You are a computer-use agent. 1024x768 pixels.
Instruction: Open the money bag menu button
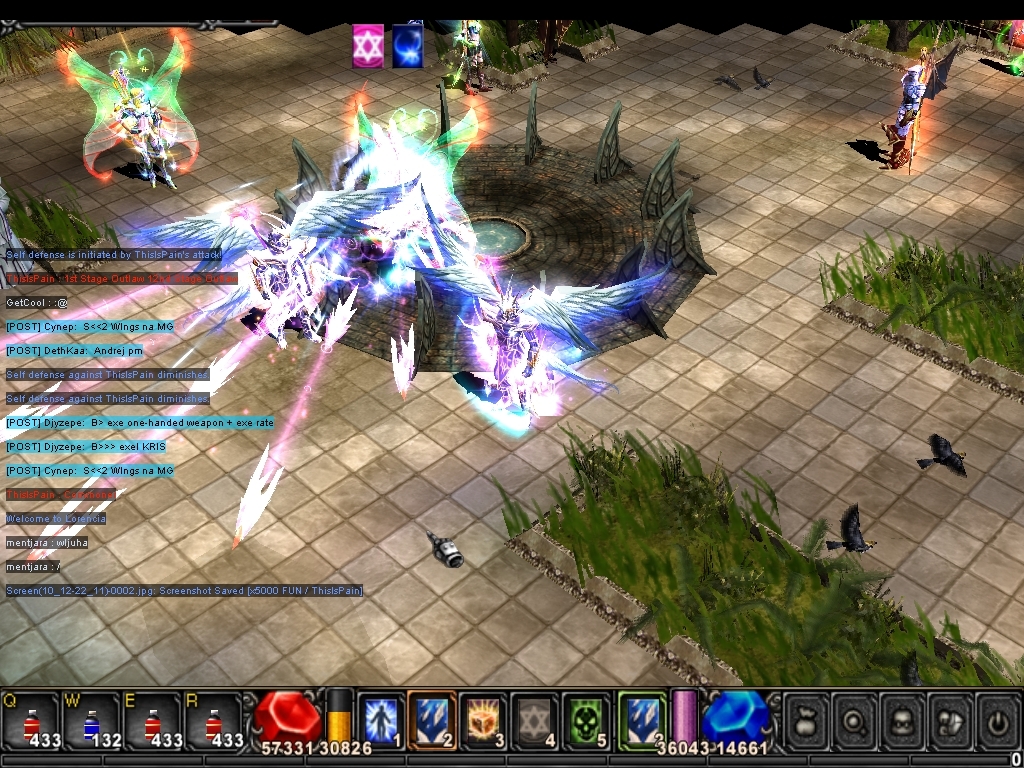click(806, 719)
